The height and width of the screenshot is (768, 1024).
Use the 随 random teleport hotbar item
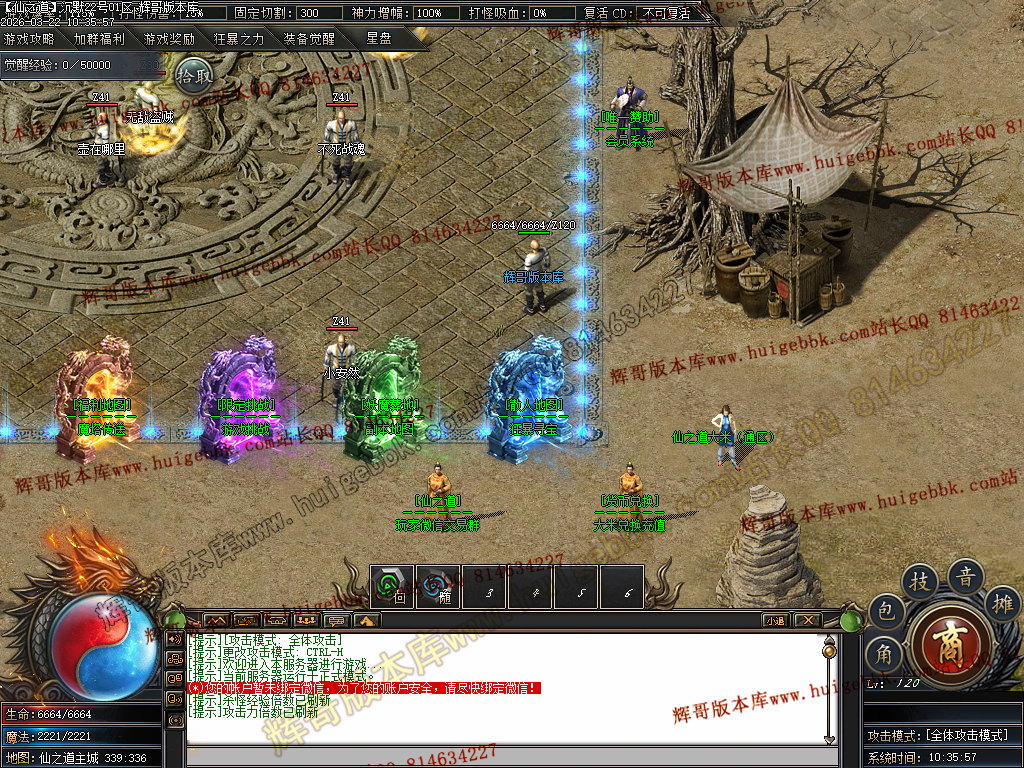438,587
